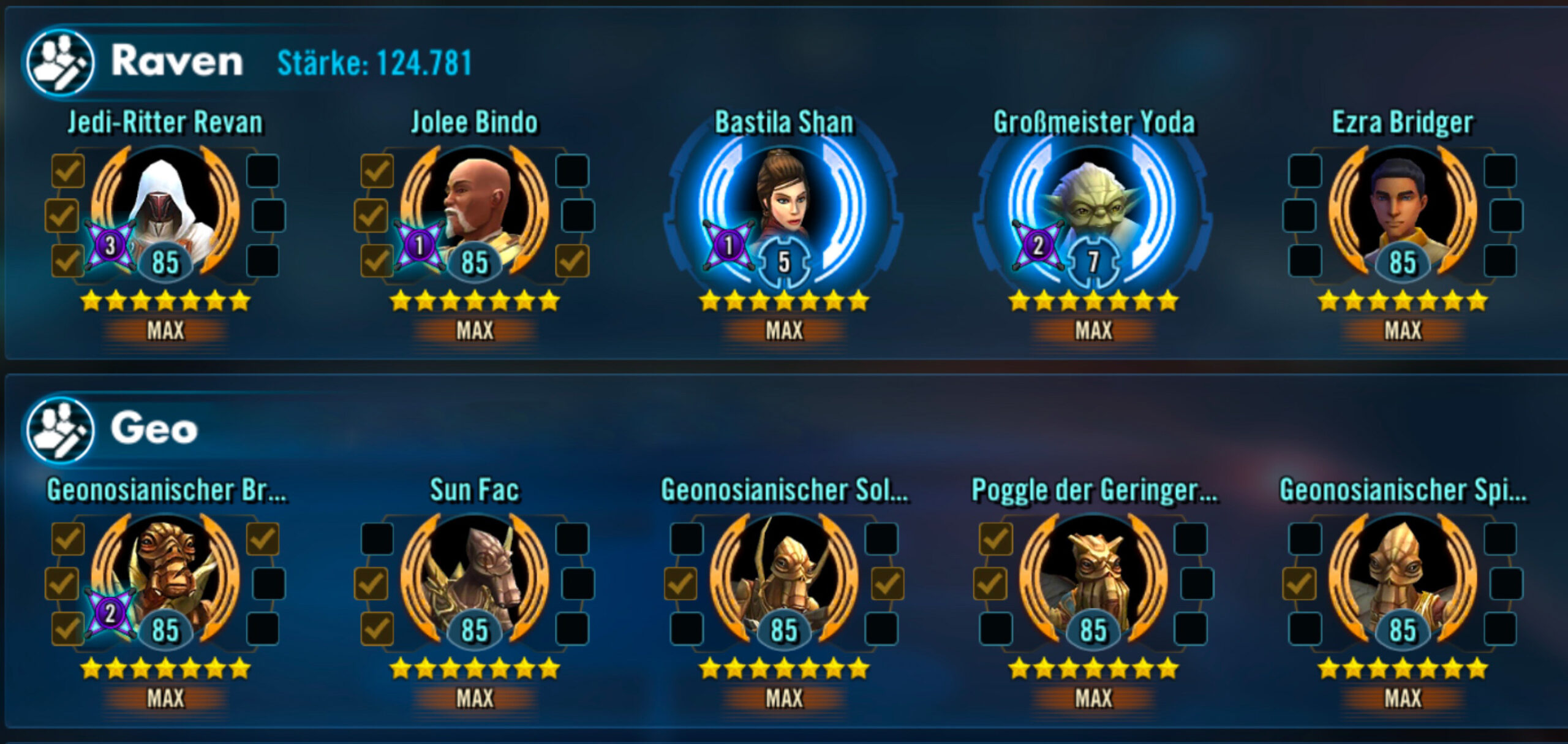
Task: Select the Jedi-Ritter Revan character portrait
Action: 165,208
